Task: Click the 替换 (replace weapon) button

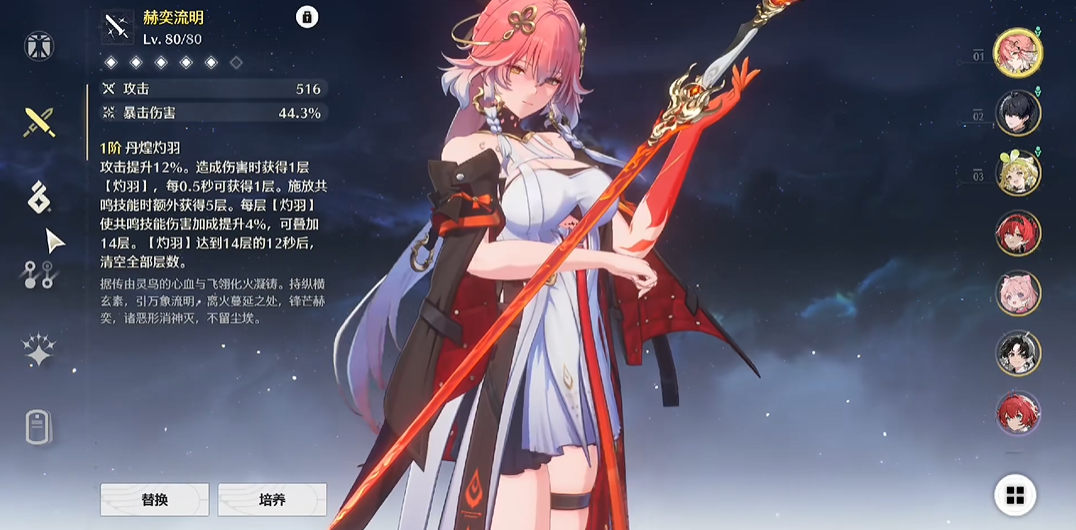Action: [x=154, y=499]
